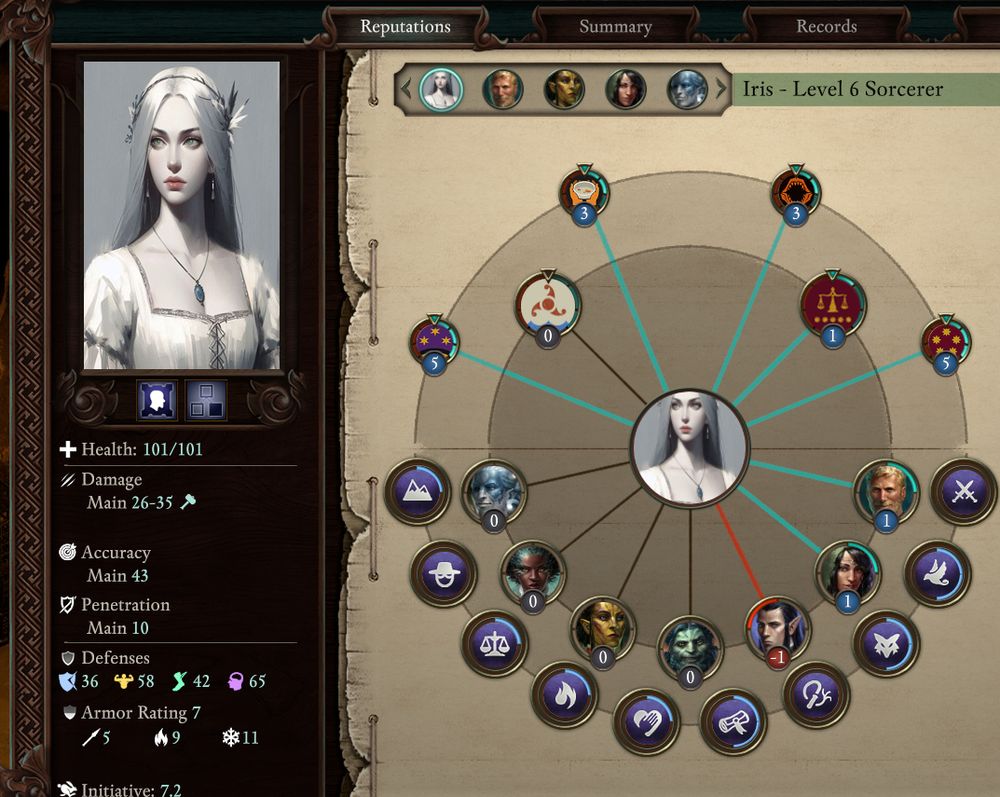This screenshot has width=1000, height=797.
Task: Click the portrait silhouette button under Iris's picture
Action: 157,400
